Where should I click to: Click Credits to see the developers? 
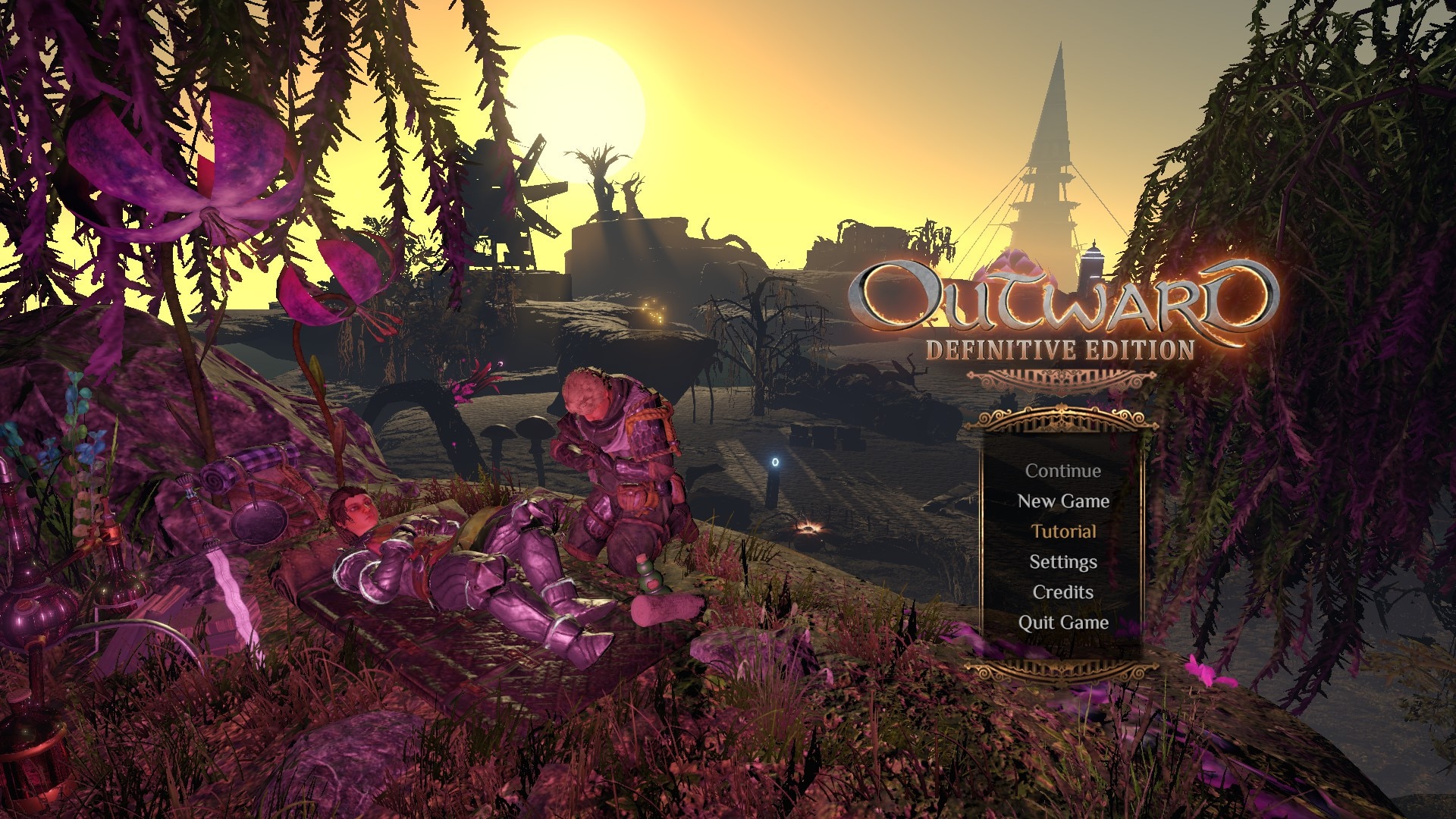[1062, 591]
